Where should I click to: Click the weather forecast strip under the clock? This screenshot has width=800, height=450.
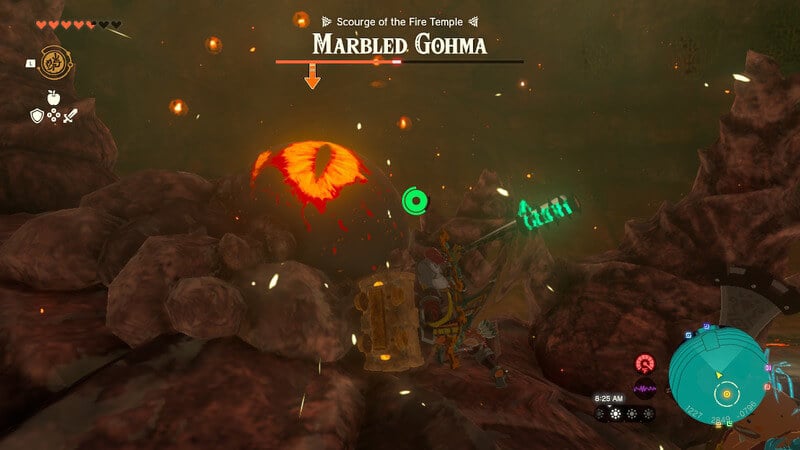coord(624,413)
